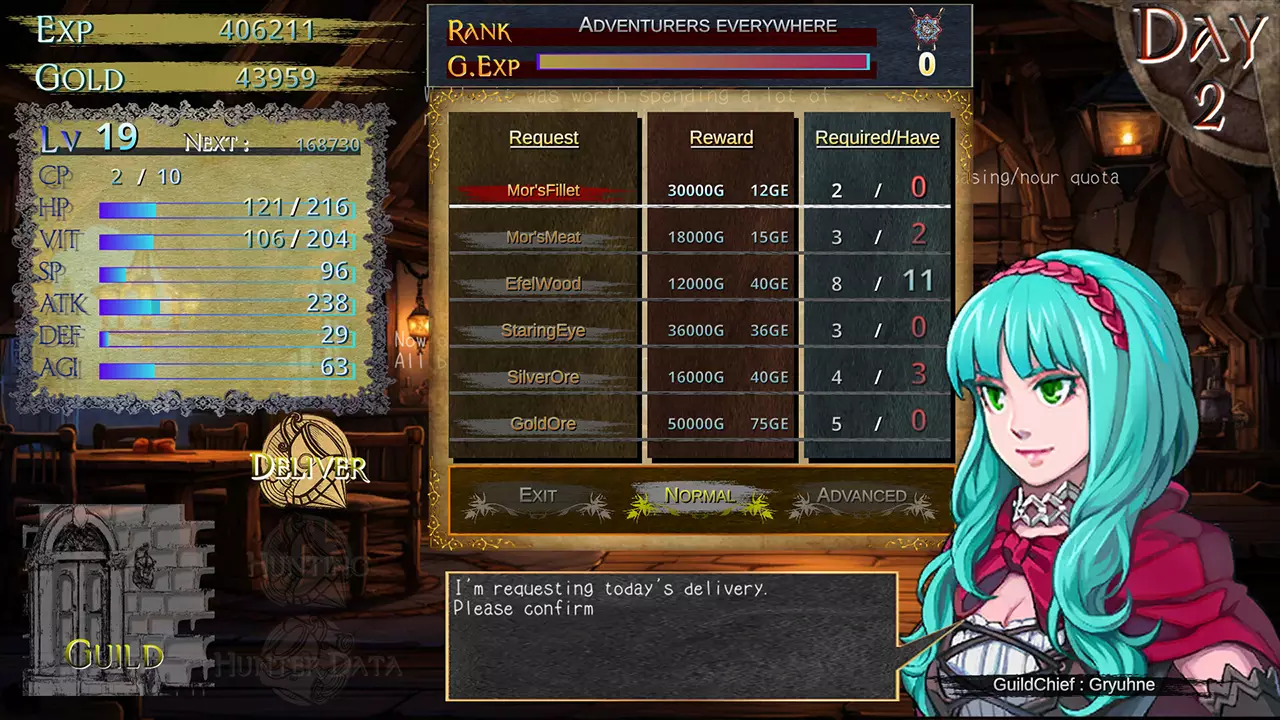Select the GoldOre delivery request
1280x720 pixels.
point(543,424)
